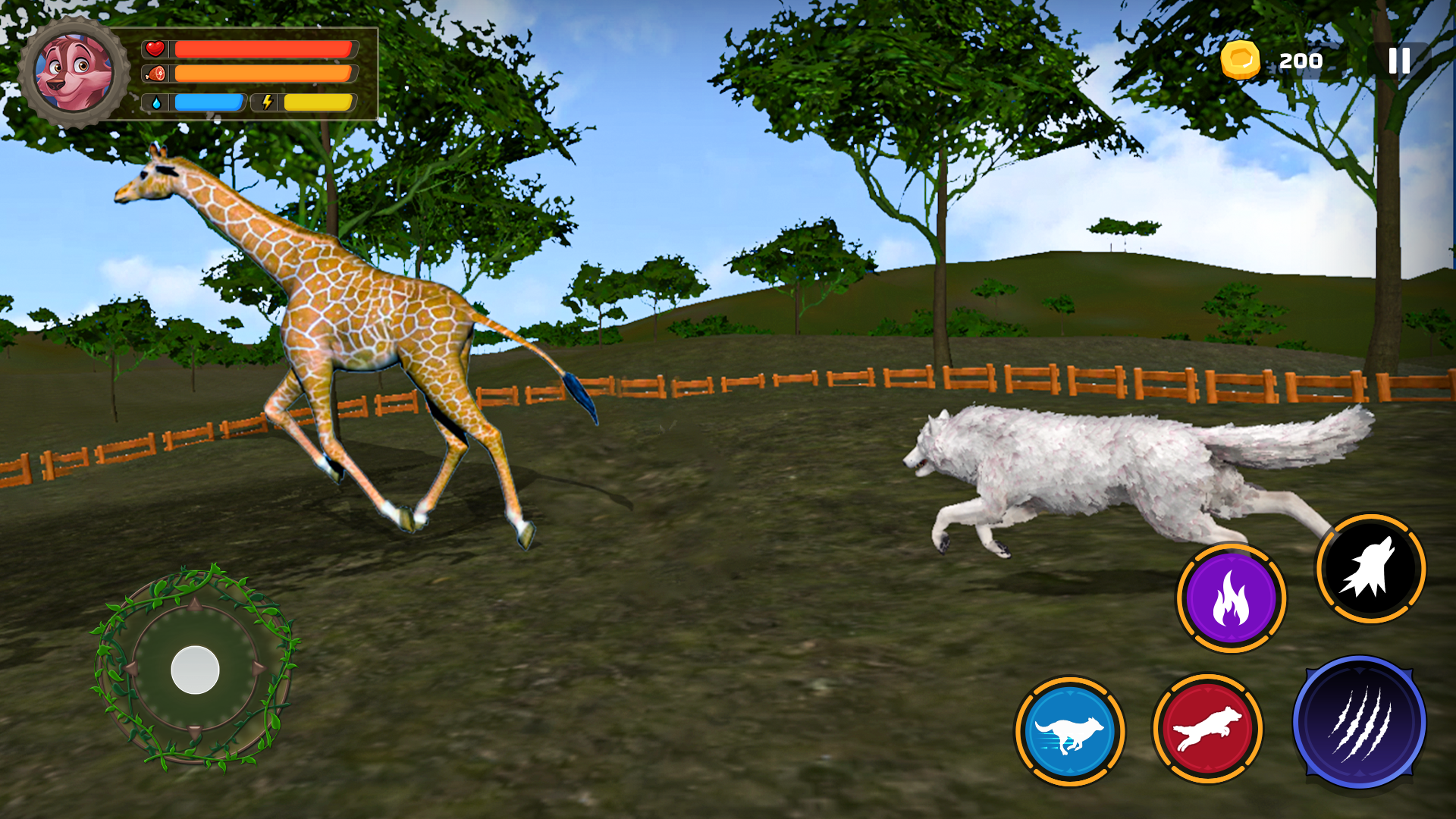Tap the meat hunger icon
Image resolution: width=1456 pixels, height=819 pixels.
pyautogui.click(x=155, y=75)
